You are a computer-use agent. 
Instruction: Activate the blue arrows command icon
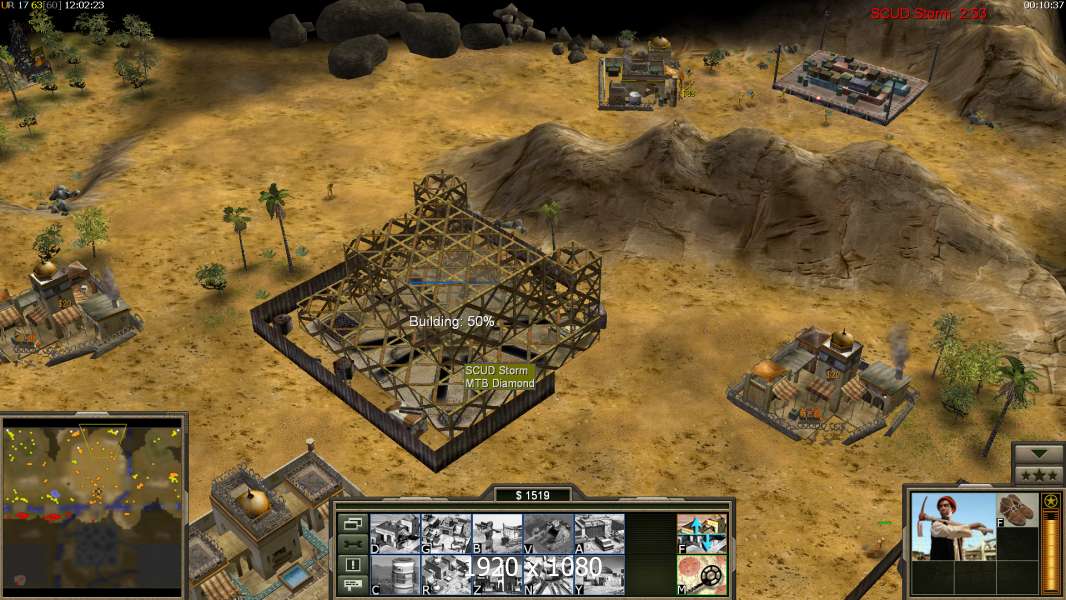tap(702, 534)
